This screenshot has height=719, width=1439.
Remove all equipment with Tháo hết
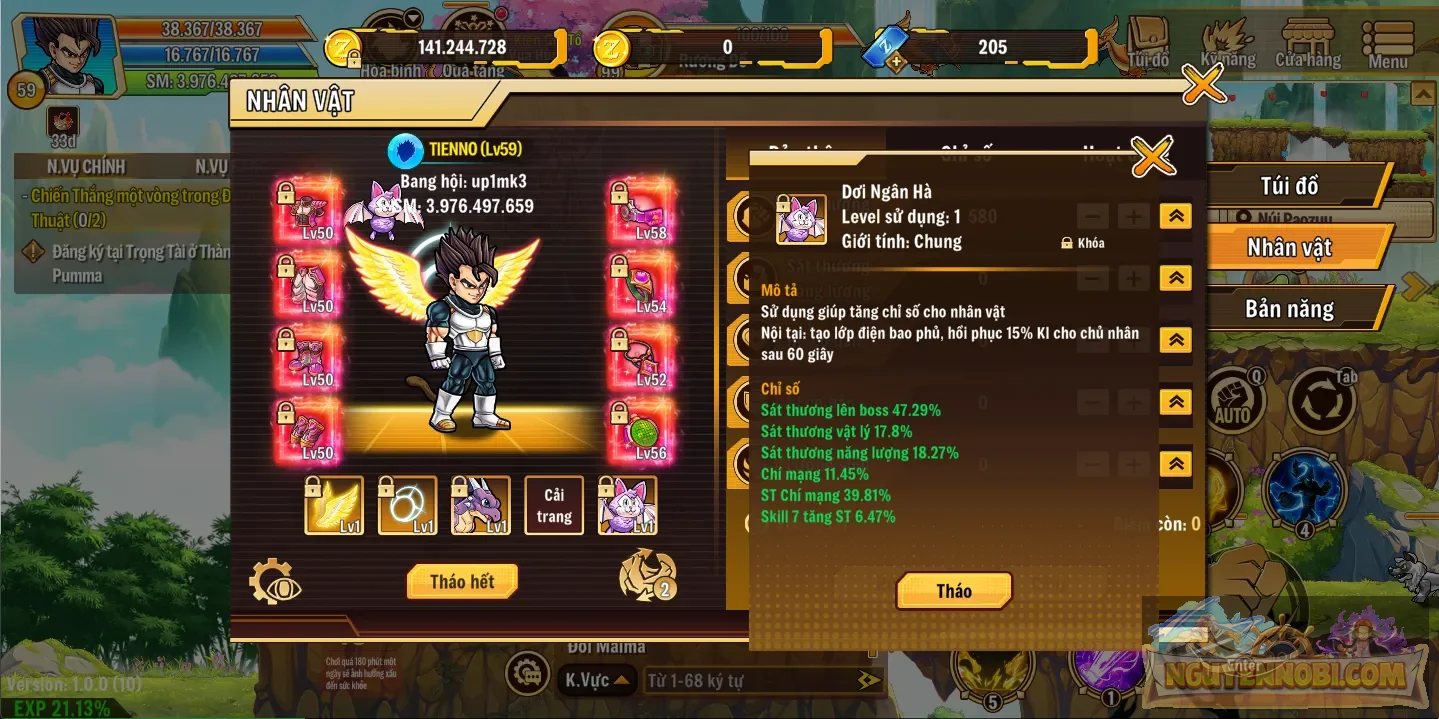[x=462, y=582]
